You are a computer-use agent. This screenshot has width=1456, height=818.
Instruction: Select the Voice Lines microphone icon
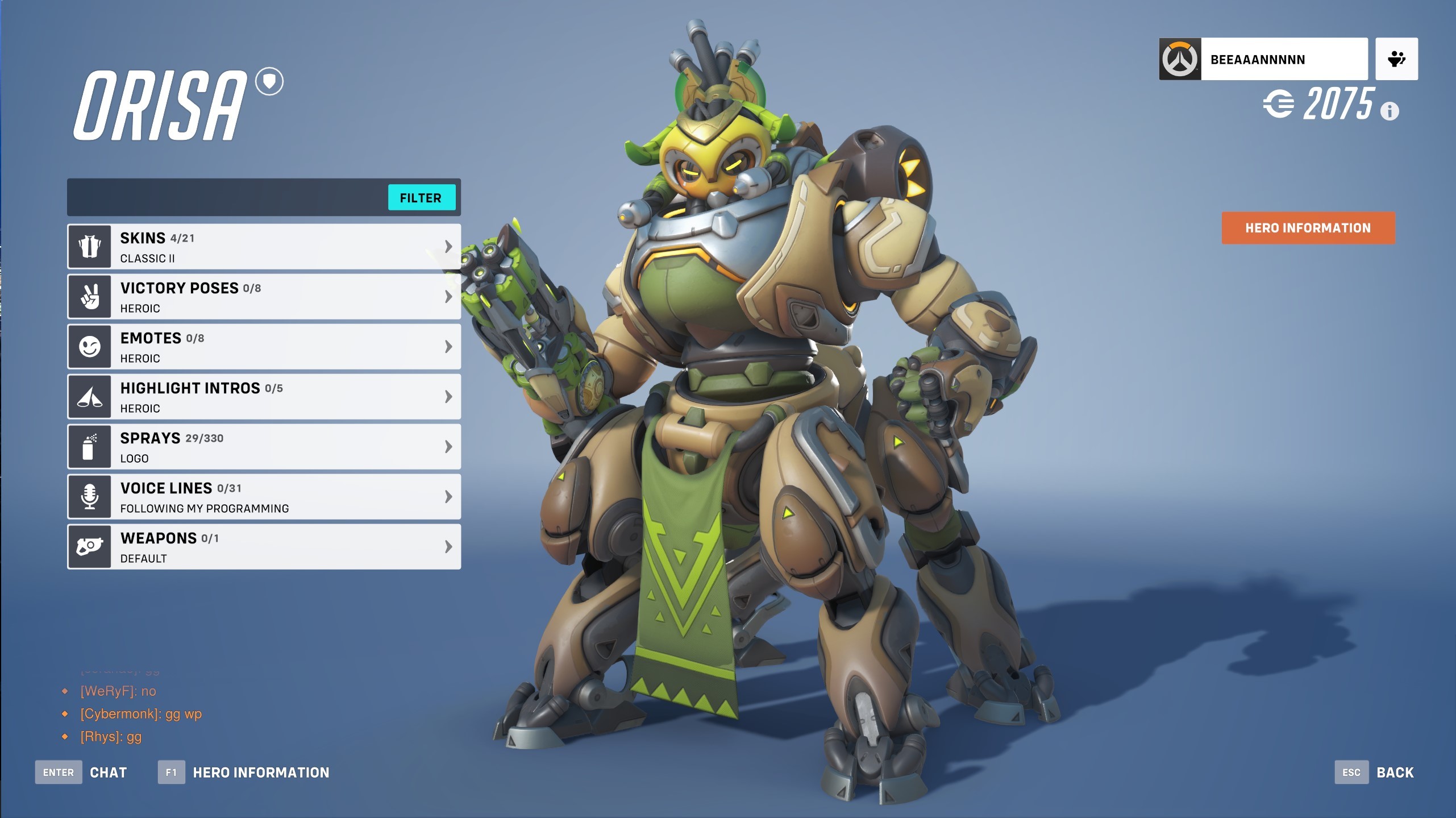coord(90,496)
